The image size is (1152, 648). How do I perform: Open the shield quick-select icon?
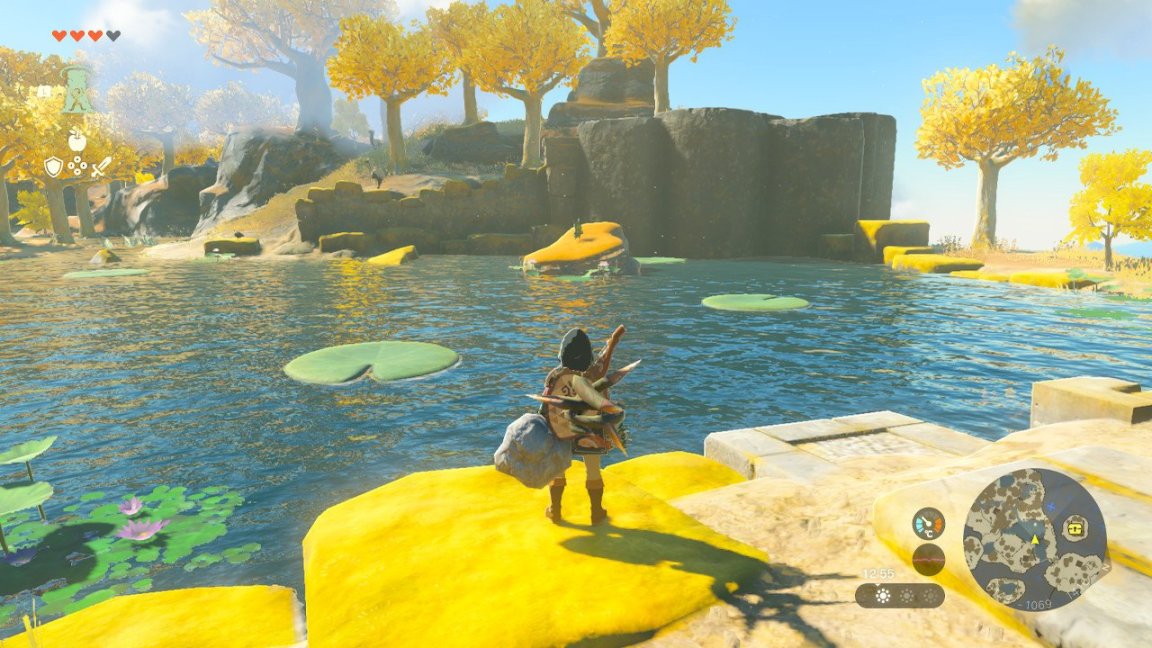53,167
